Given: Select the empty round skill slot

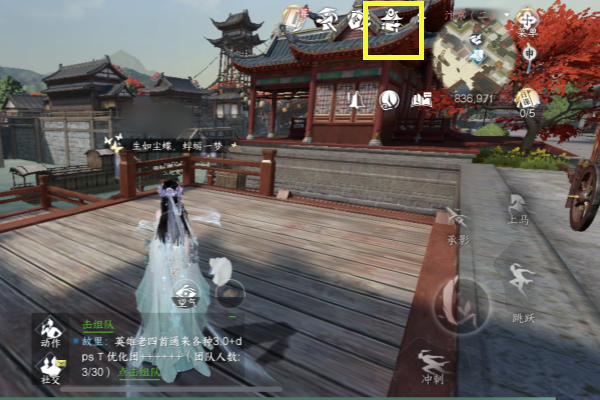Looking at the screenshot, I should coord(231,293).
